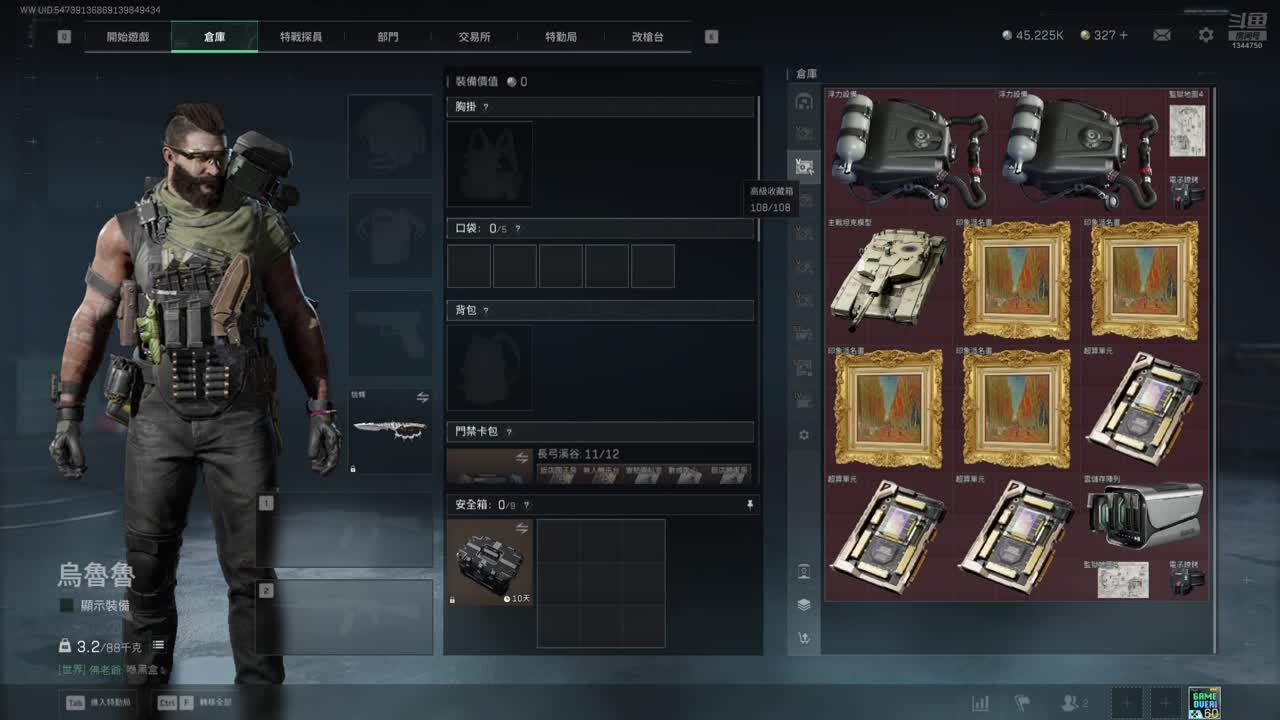Toggle the 顯示裝備 checkbox
Viewport: 1280px width, 720px height.
point(67,605)
